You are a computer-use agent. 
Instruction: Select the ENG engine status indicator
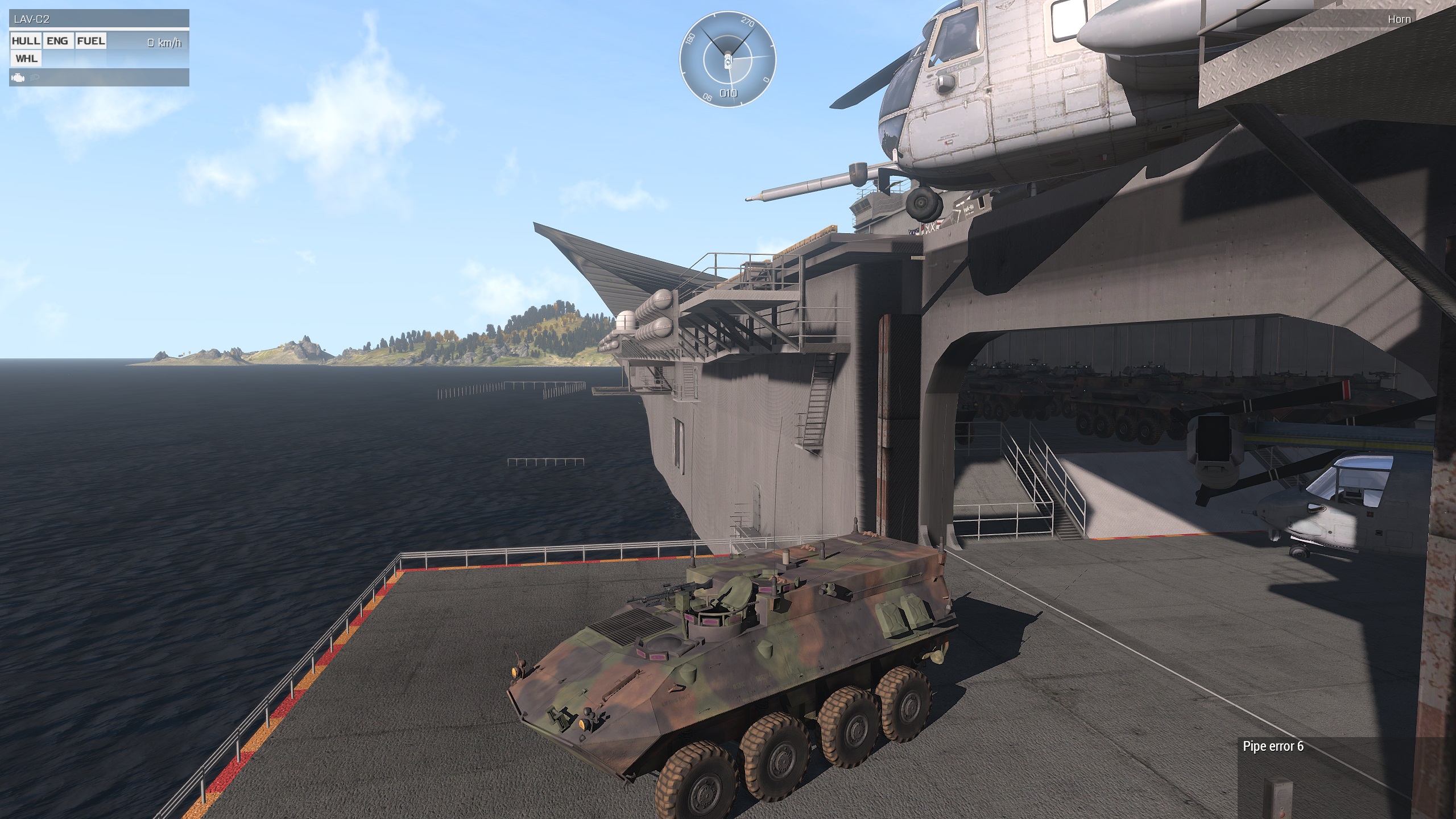[57, 41]
